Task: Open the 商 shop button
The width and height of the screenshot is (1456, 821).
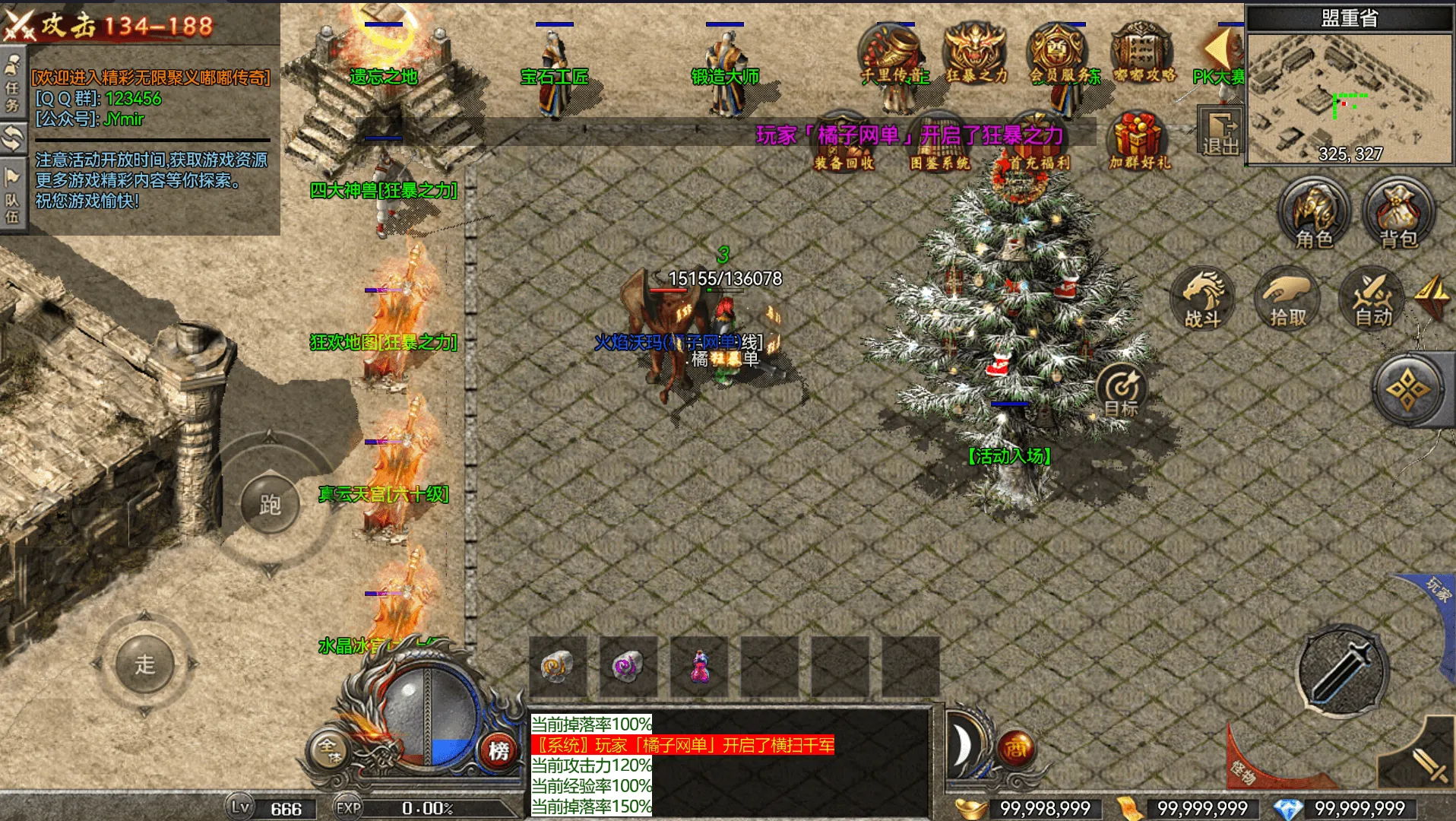Action: 1015,749
